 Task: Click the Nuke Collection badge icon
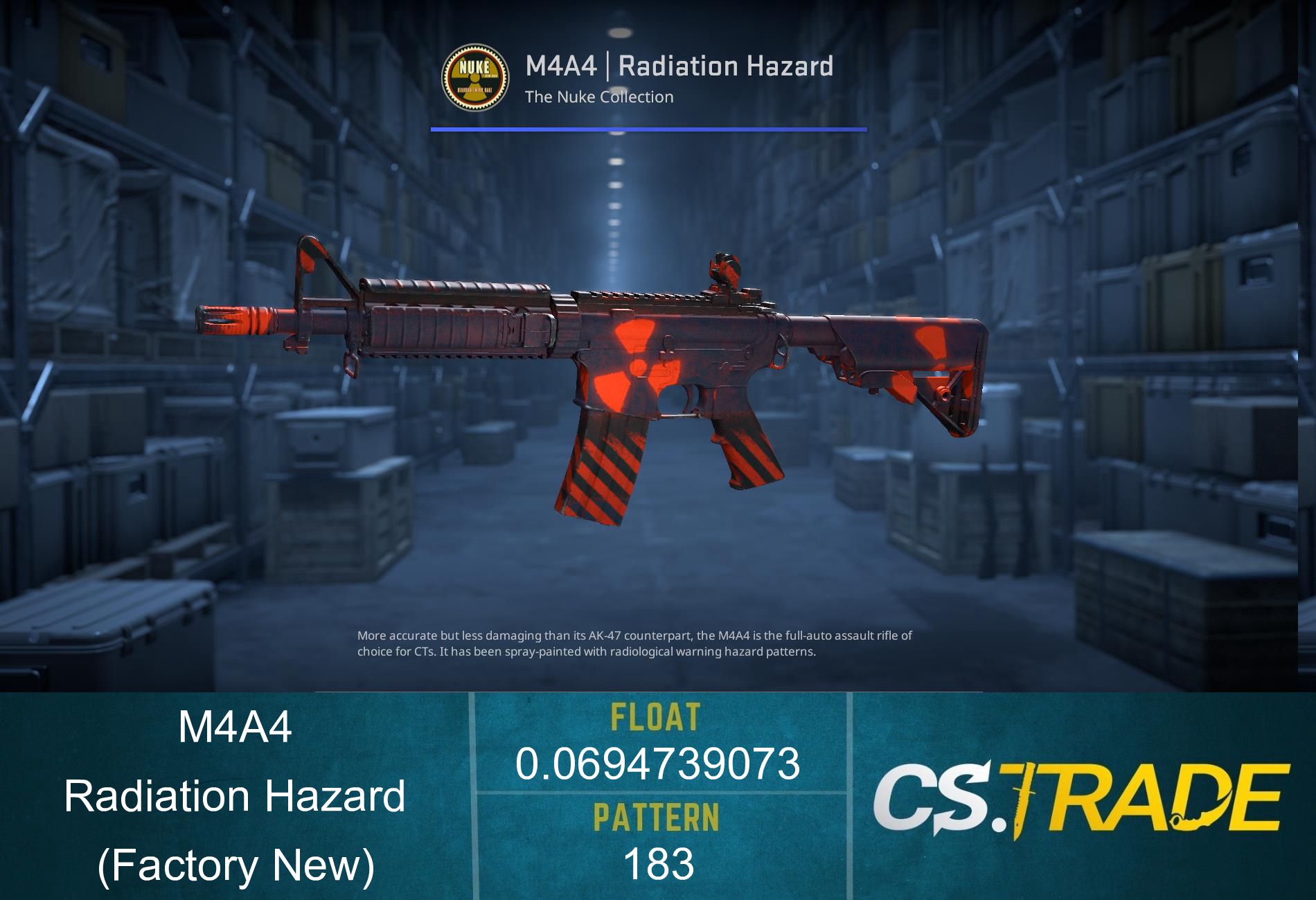(476, 76)
